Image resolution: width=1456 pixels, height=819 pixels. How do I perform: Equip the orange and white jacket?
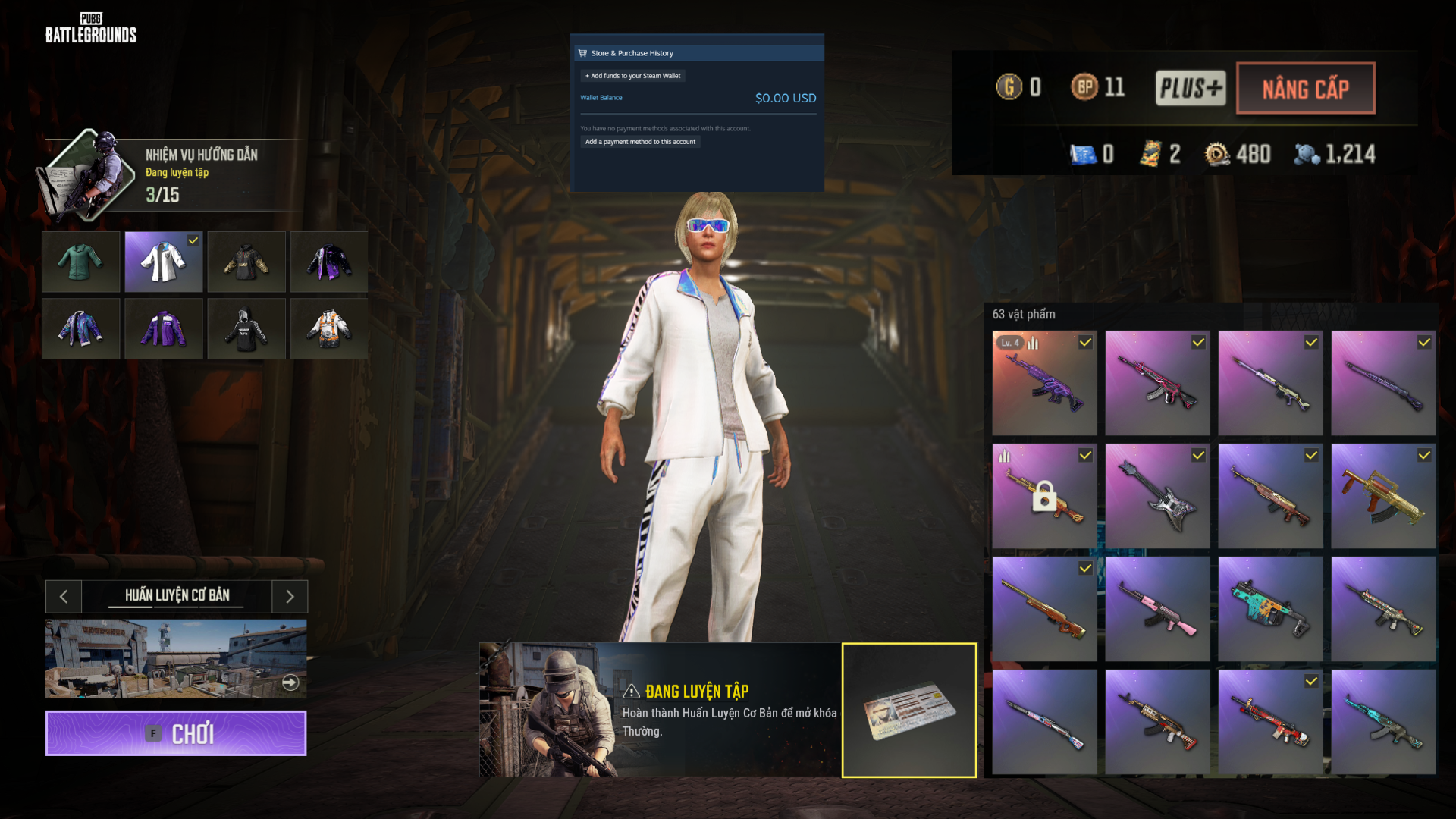click(x=329, y=328)
